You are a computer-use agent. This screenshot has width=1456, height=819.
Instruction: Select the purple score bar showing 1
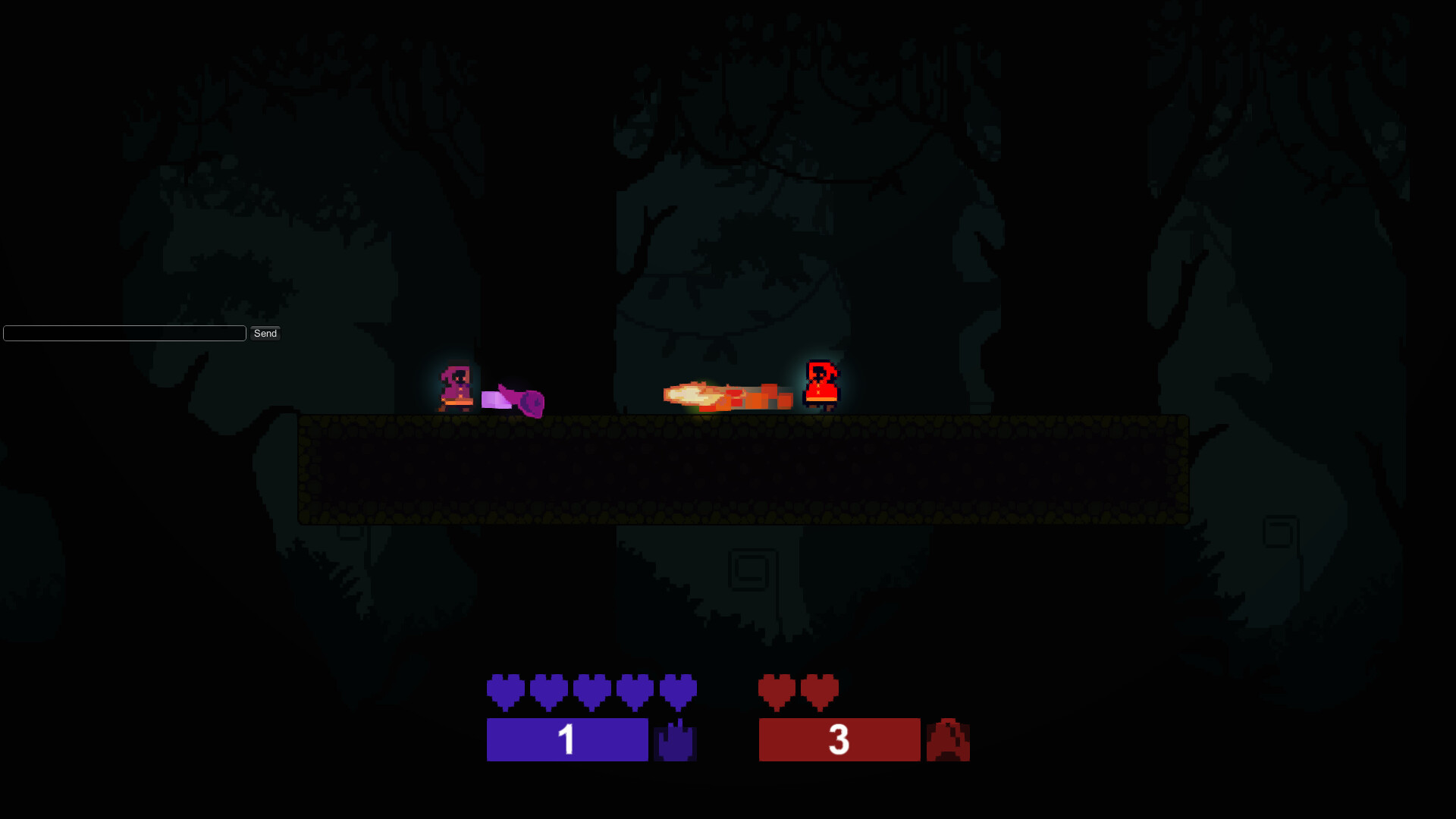click(x=567, y=739)
